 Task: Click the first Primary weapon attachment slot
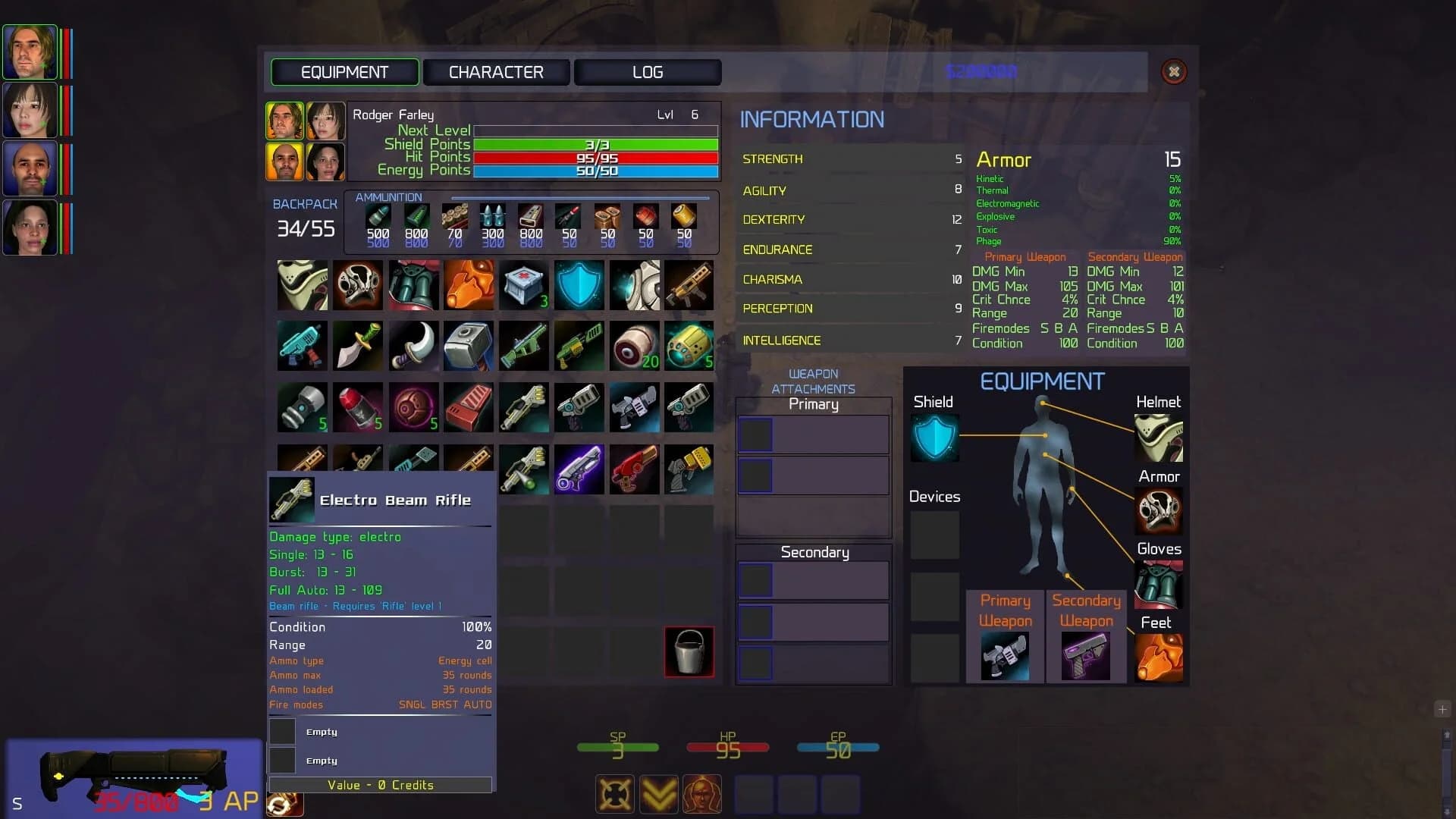[755, 434]
